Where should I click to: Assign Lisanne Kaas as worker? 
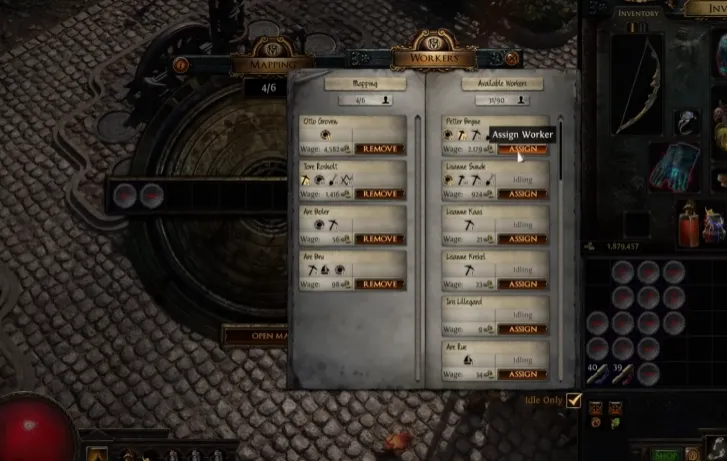(522, 239)
